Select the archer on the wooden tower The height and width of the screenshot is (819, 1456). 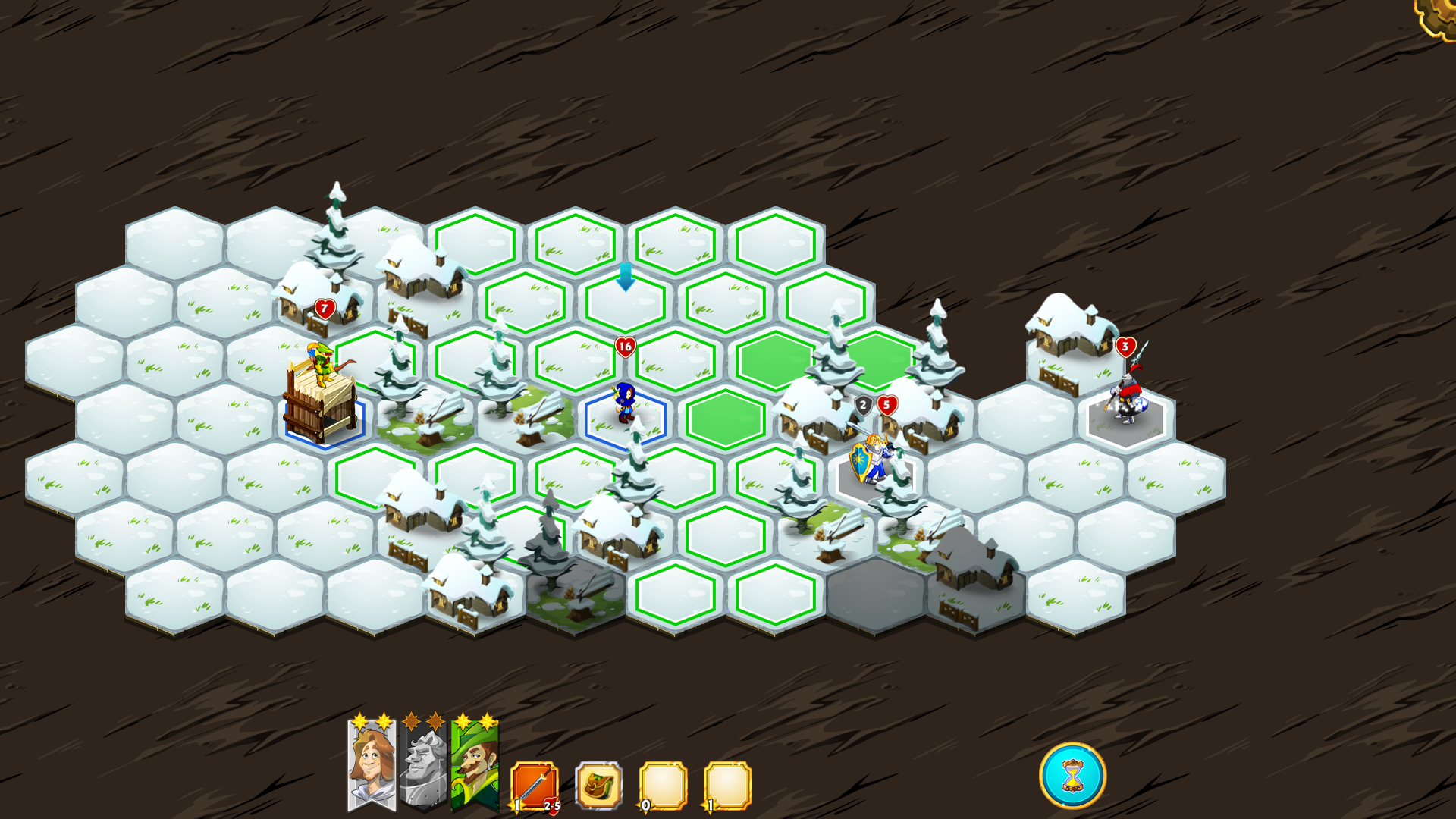click(323, 364)
